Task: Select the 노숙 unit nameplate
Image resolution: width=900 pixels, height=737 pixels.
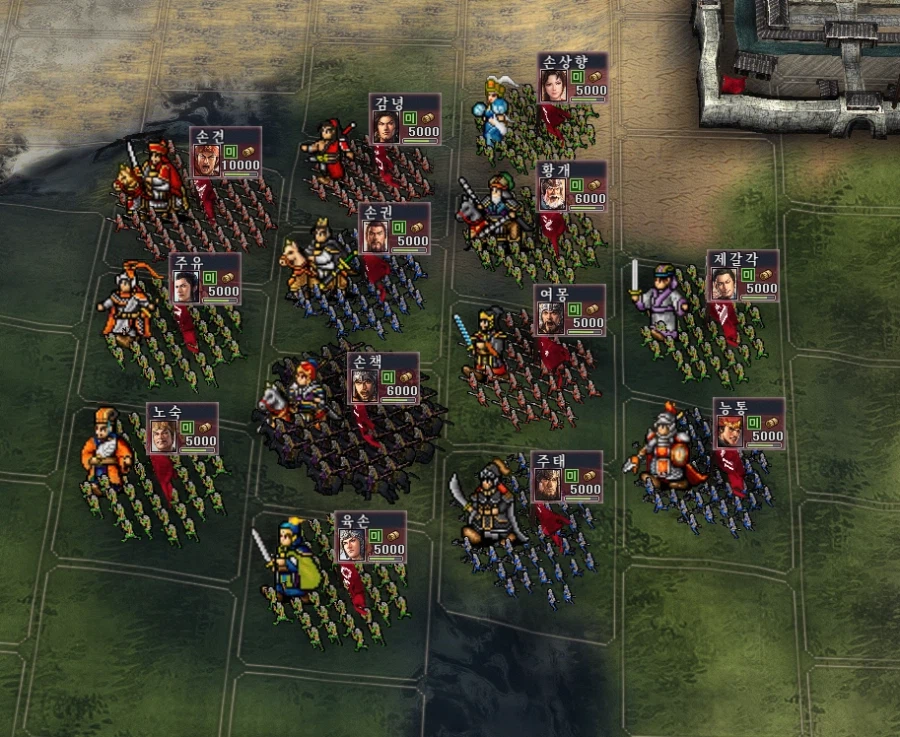Action: (x=182, y=428)
